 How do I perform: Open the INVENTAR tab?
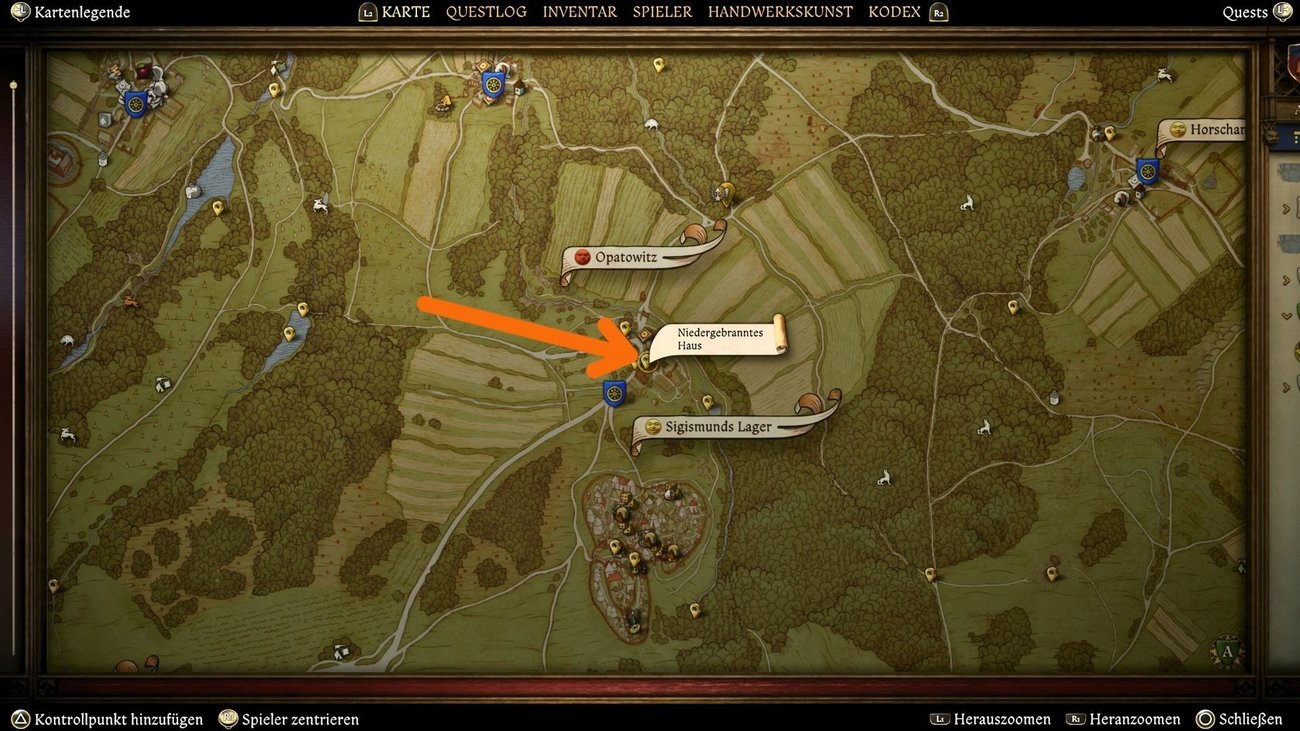tap(578, 11)
